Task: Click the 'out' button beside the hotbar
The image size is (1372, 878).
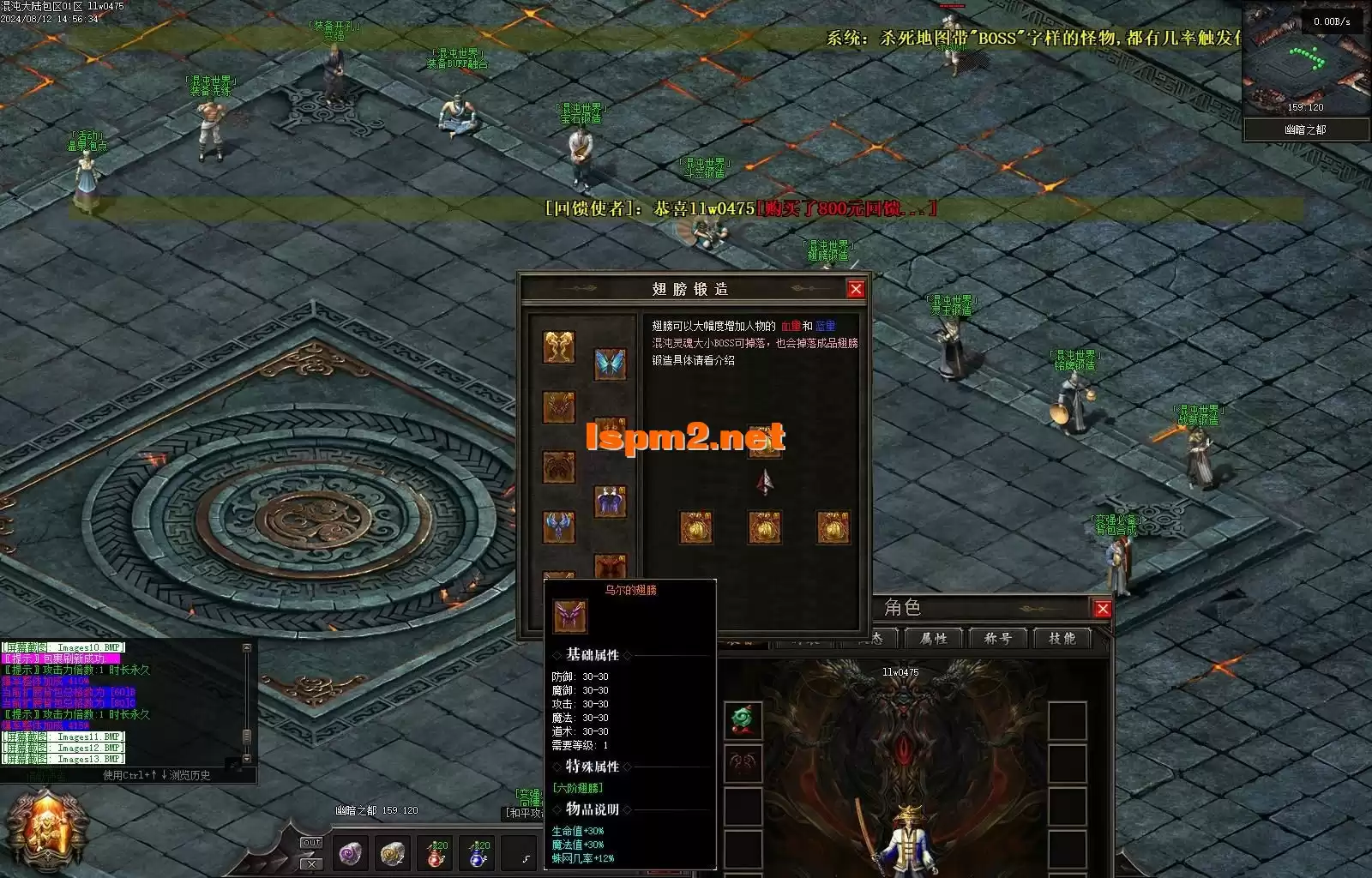Action: pyautogui.click(x=311, y=843)
